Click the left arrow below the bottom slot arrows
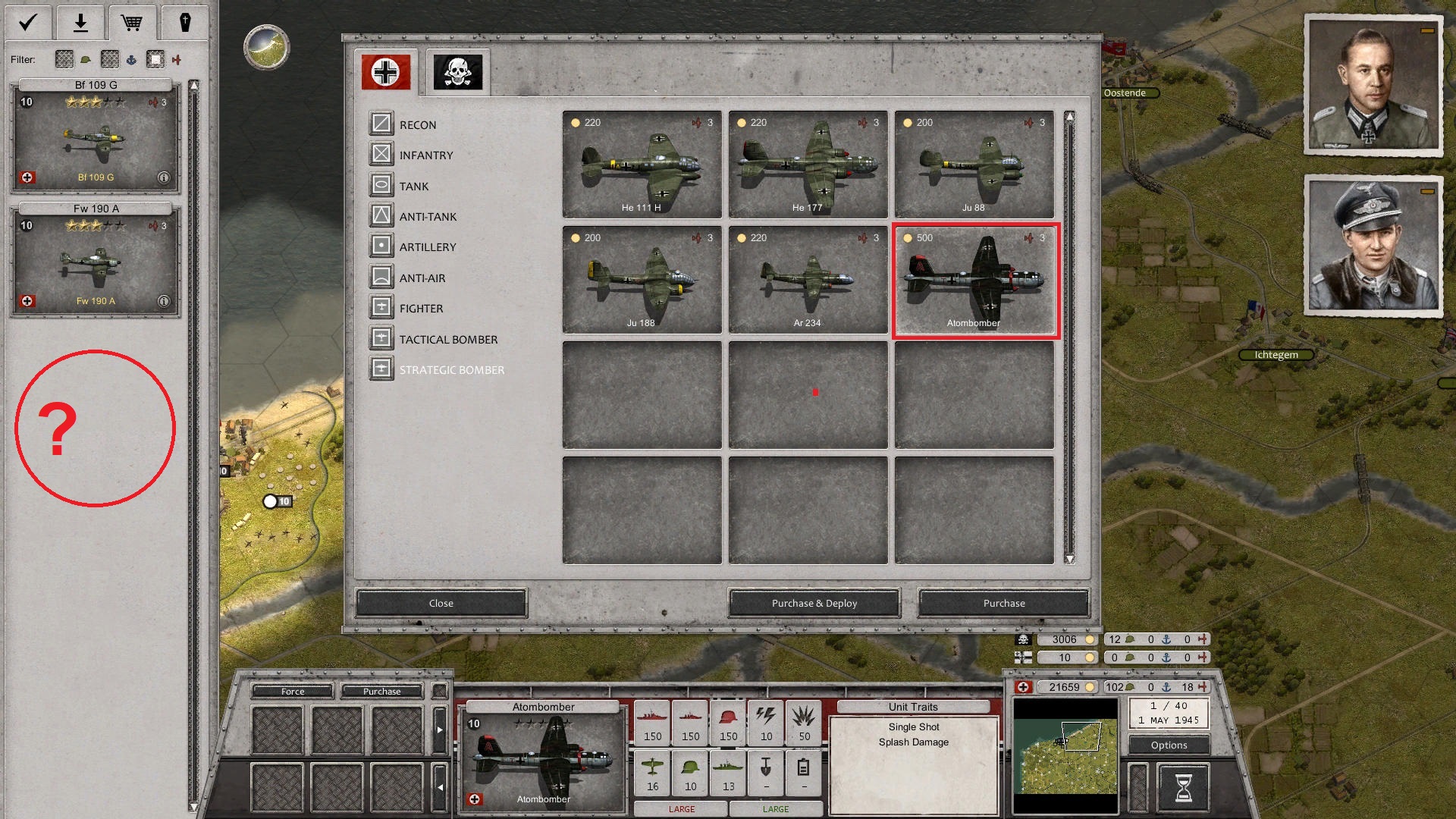 (x=440, y=787)
